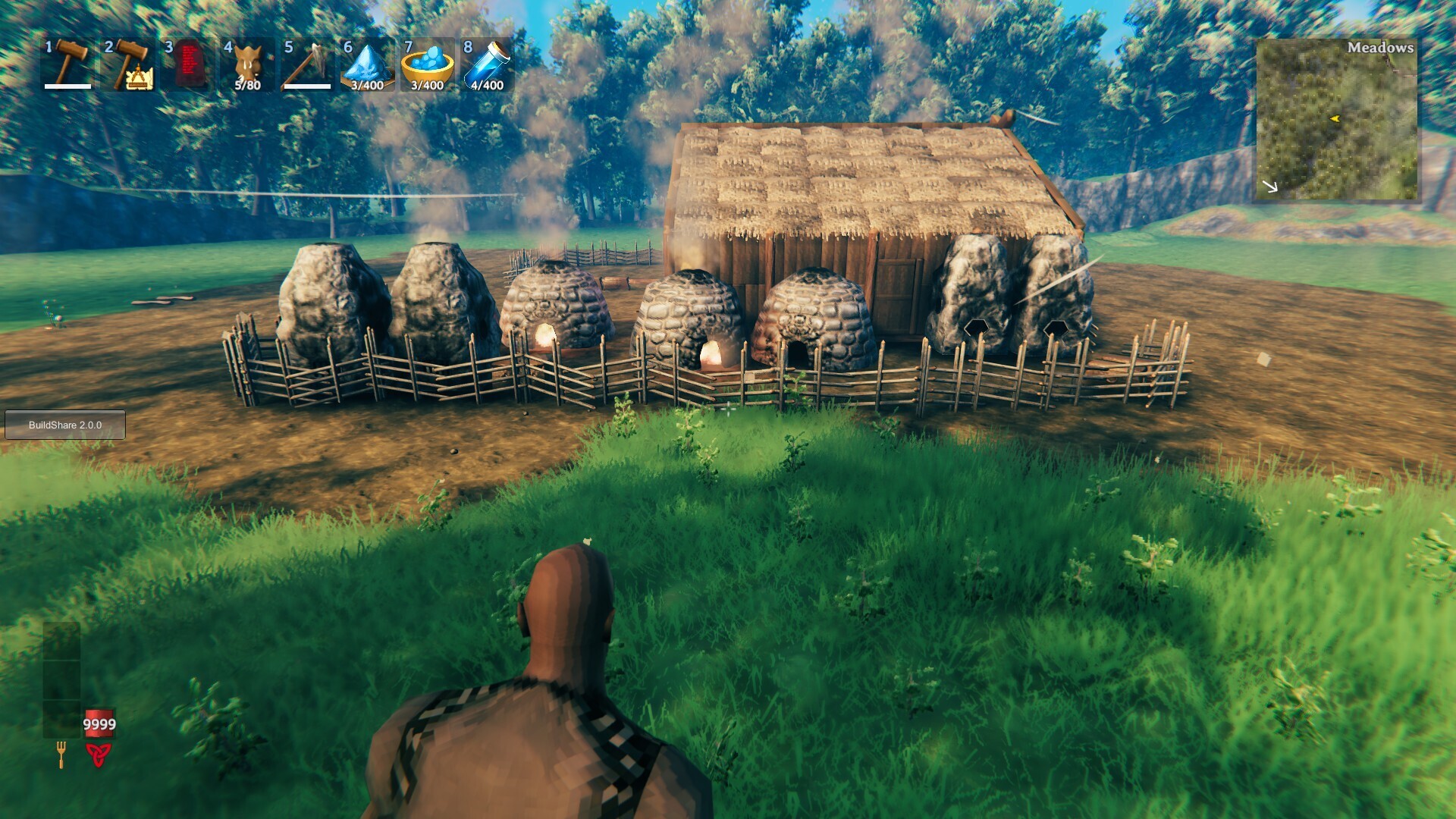Select the red rune tablet in slot 3
The image size is (1456, 819).
point(188,64)
